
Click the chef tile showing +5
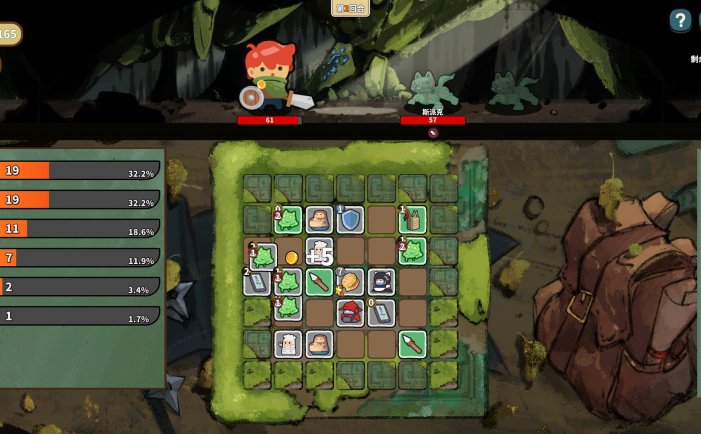[x=319, y=251]
